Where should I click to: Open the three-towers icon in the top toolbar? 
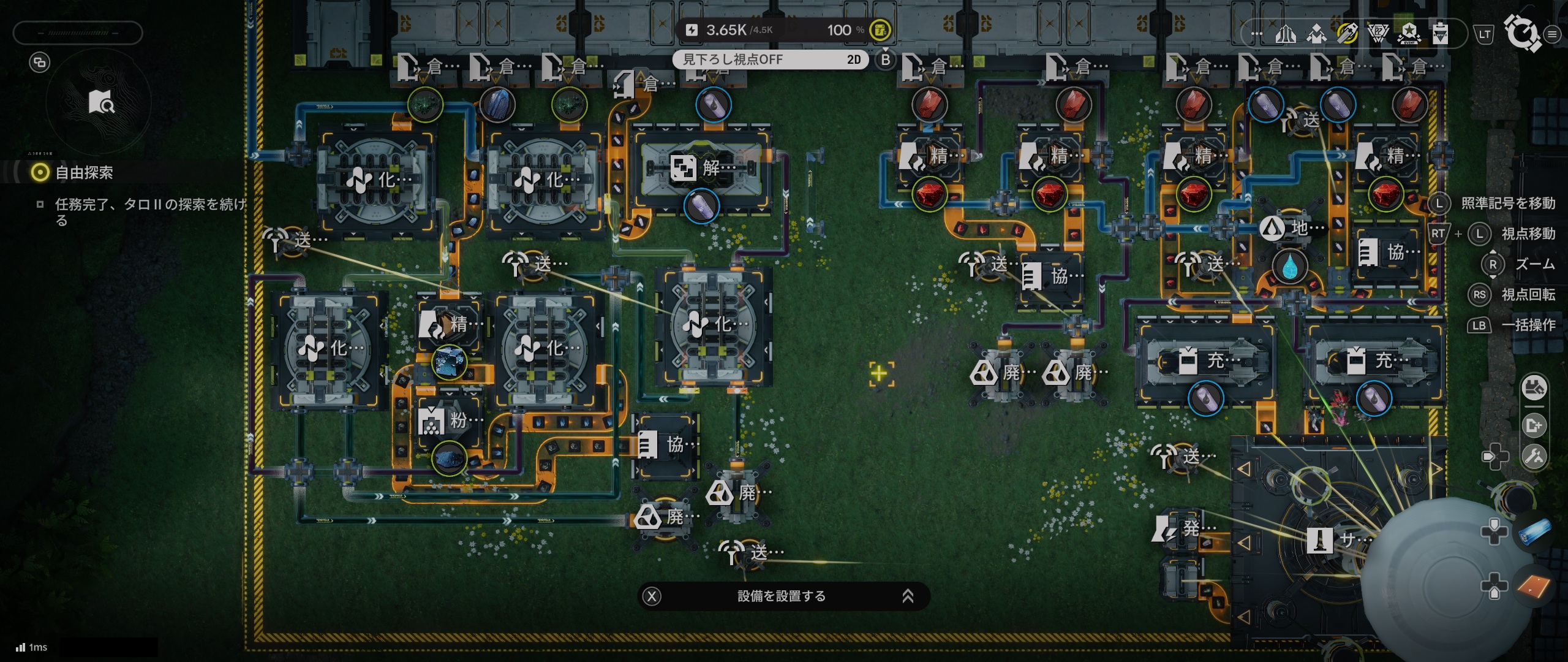(1286, 34)
